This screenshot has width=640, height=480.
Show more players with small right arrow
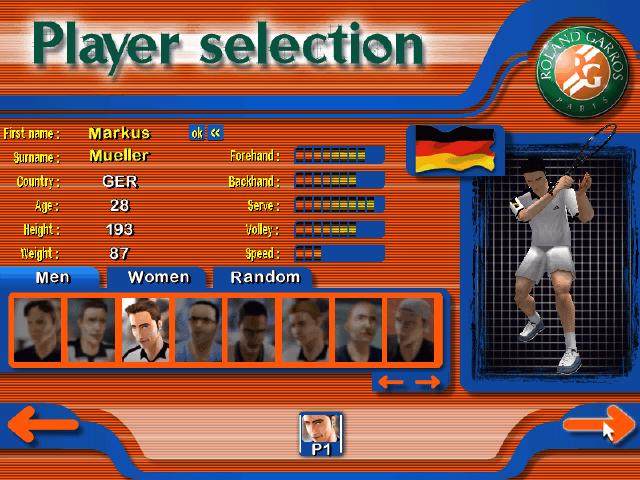(x=427, y=381)
